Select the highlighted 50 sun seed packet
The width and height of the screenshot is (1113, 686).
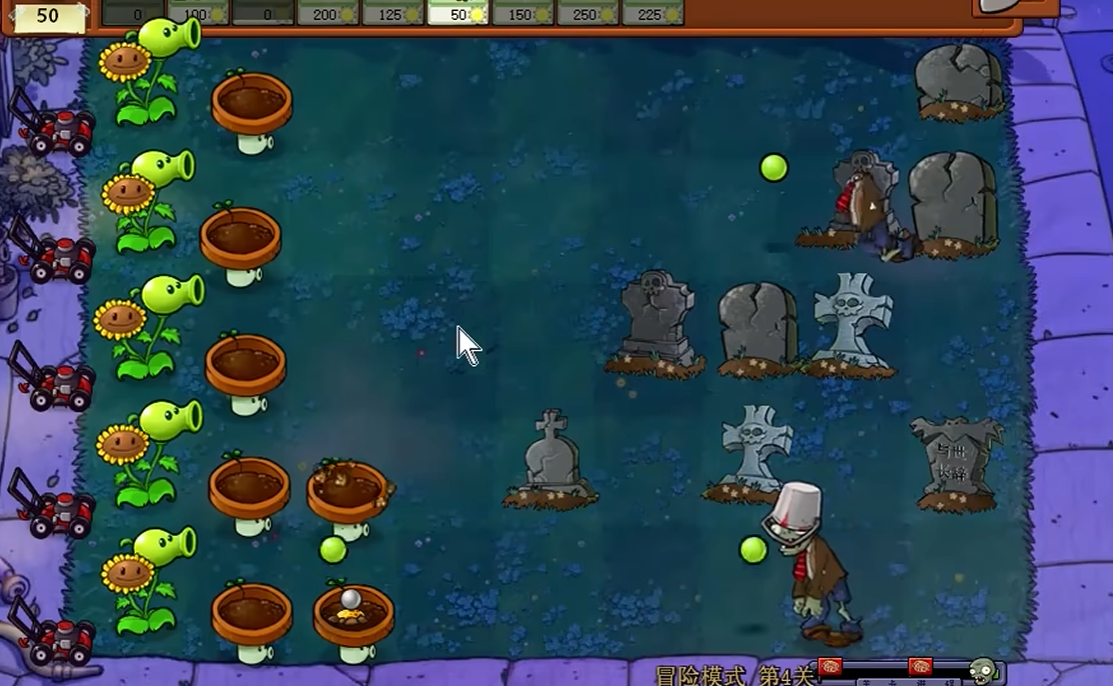click(457, 12)
